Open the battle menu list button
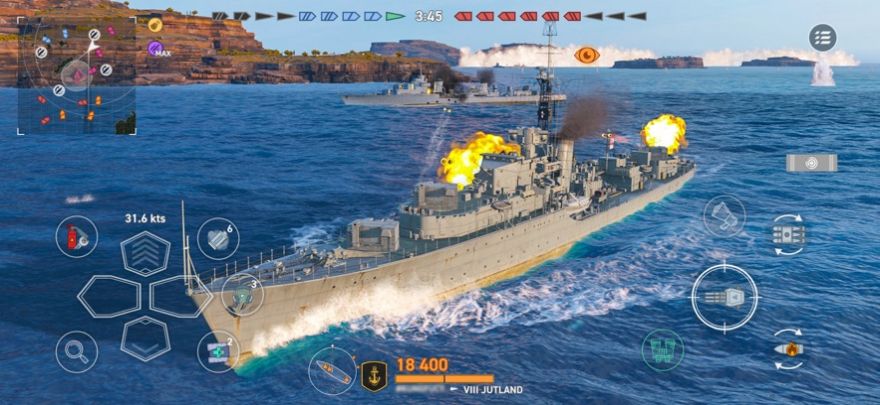This screenshot has width=880, height=405. (822, 38)
